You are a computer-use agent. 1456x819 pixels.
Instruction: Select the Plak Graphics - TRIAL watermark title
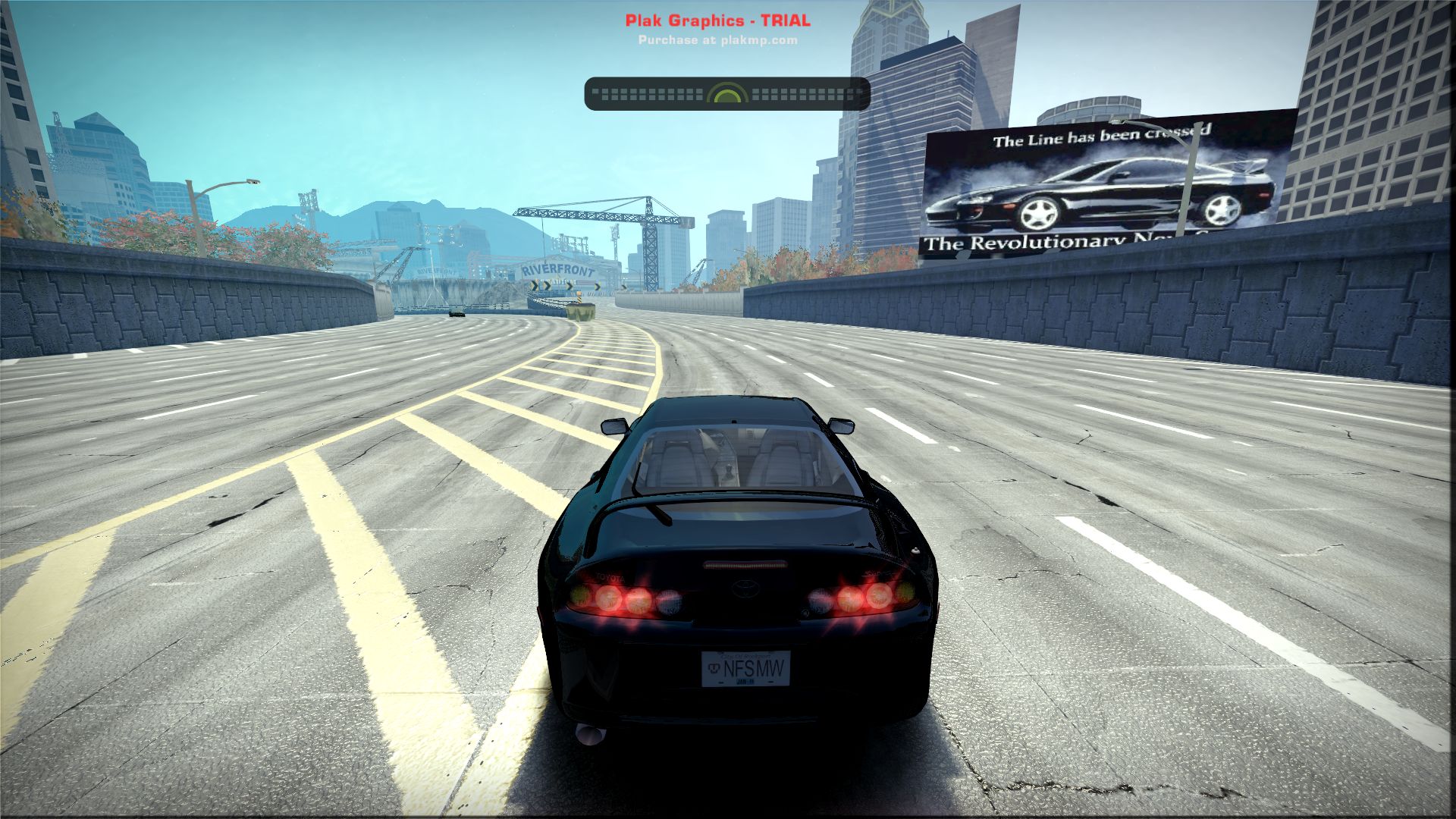pos(717,20)
